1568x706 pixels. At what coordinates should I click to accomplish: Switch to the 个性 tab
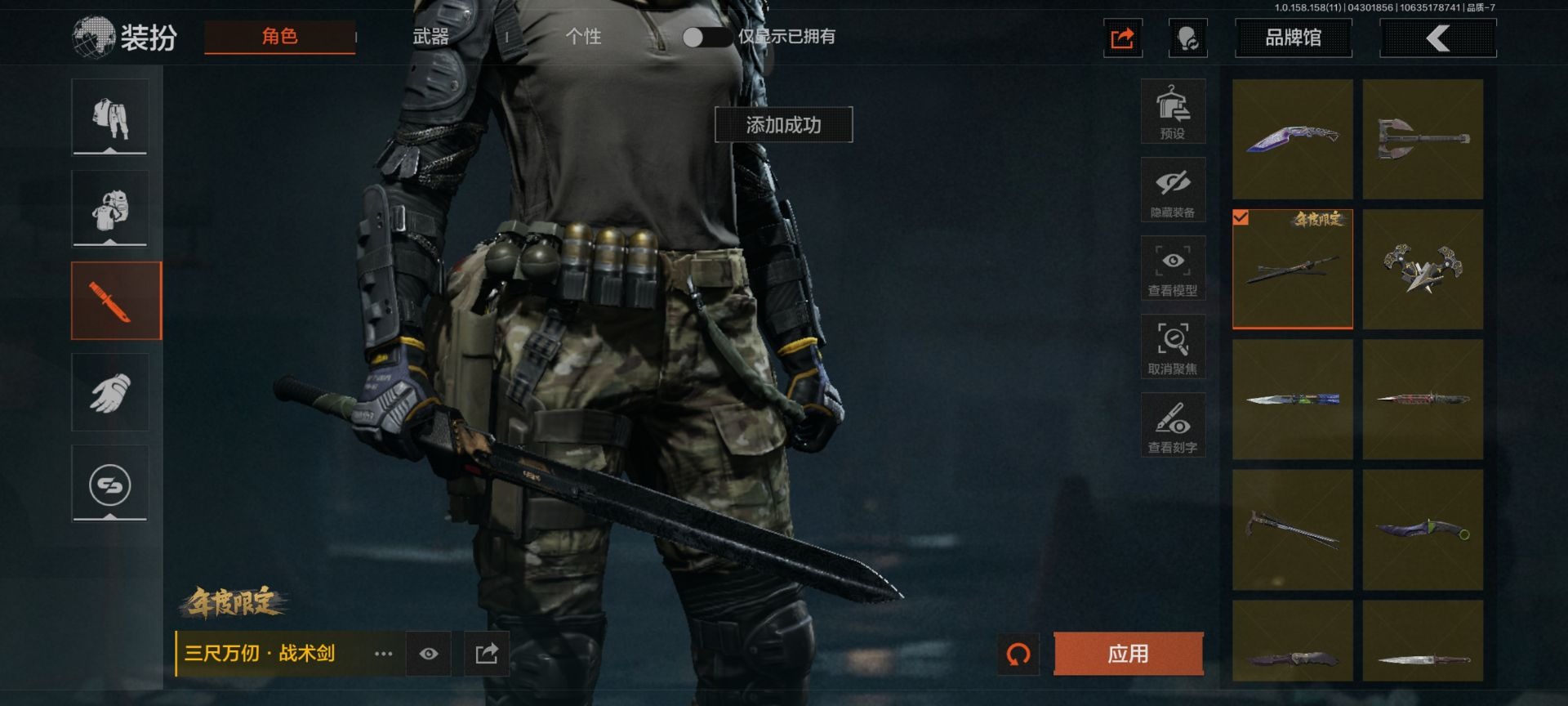tap(583, 37)
